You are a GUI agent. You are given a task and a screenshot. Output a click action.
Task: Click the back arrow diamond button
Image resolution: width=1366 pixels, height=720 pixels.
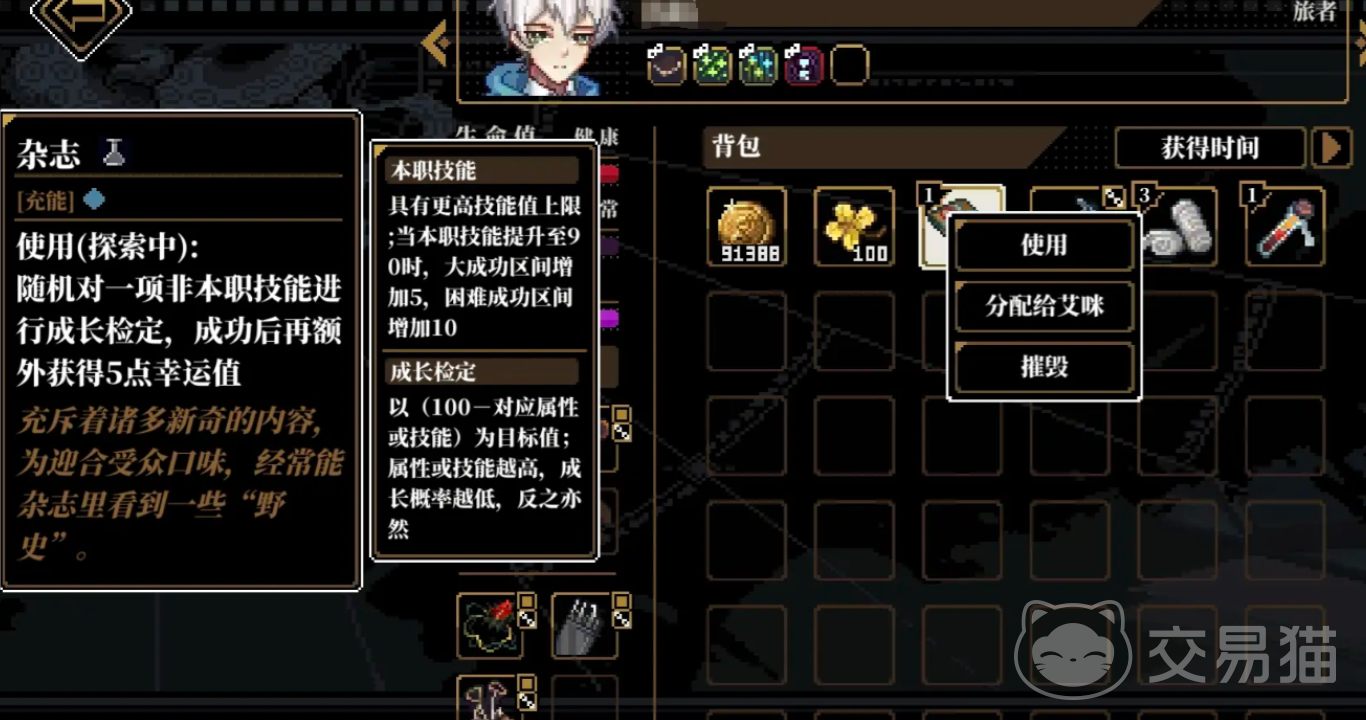[x=81, y=18]
